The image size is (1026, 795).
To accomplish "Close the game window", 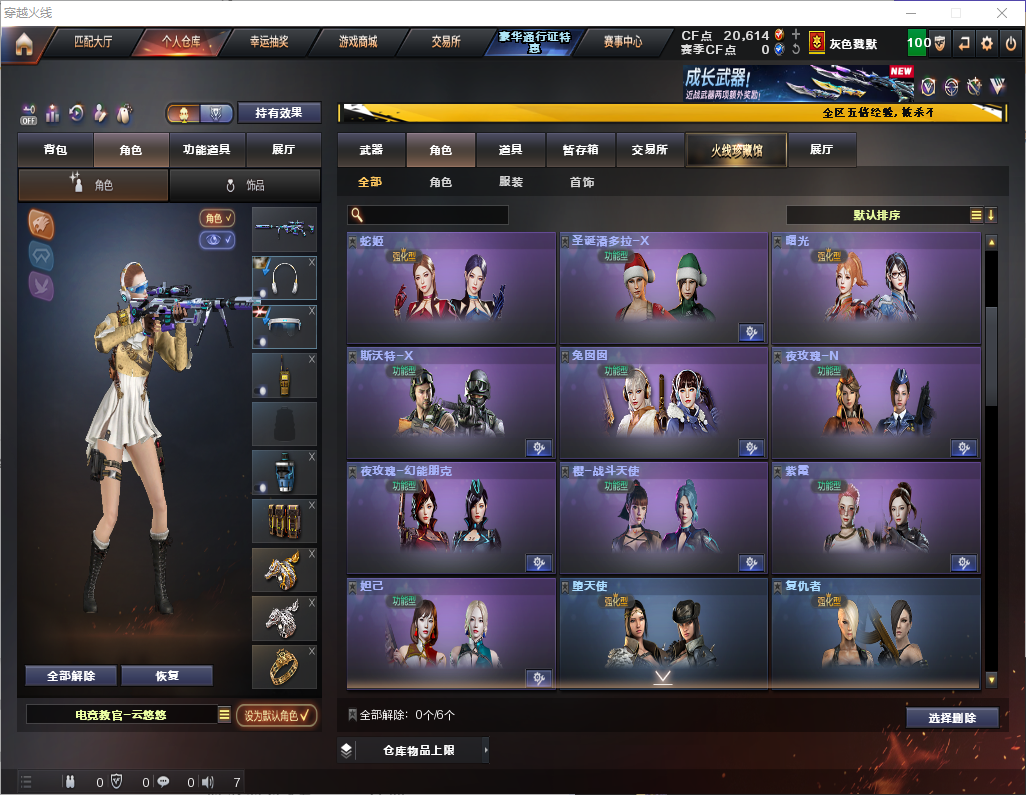I will (1002, 13).
